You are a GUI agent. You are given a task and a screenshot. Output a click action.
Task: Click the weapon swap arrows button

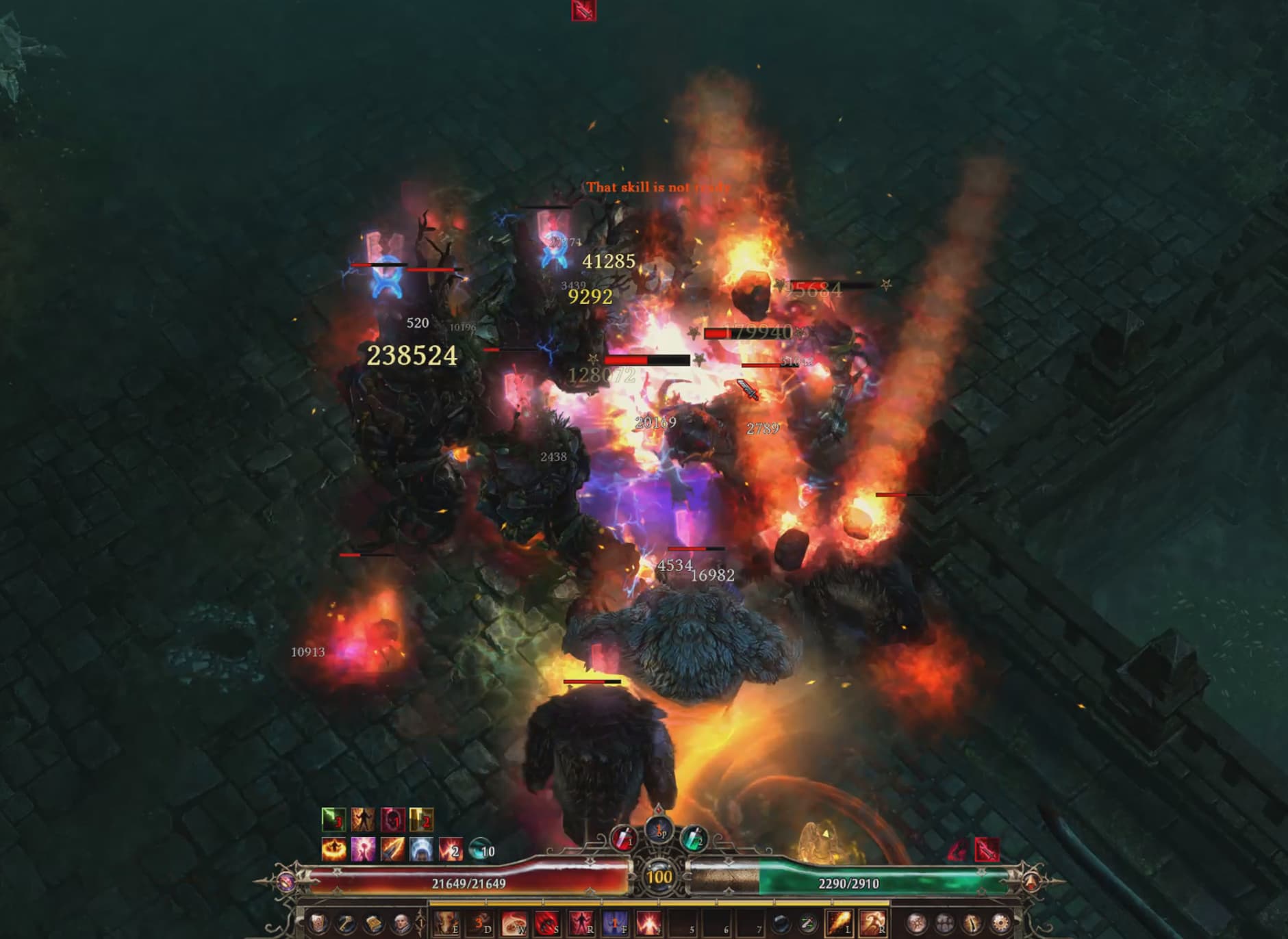(x=809, y=924)
